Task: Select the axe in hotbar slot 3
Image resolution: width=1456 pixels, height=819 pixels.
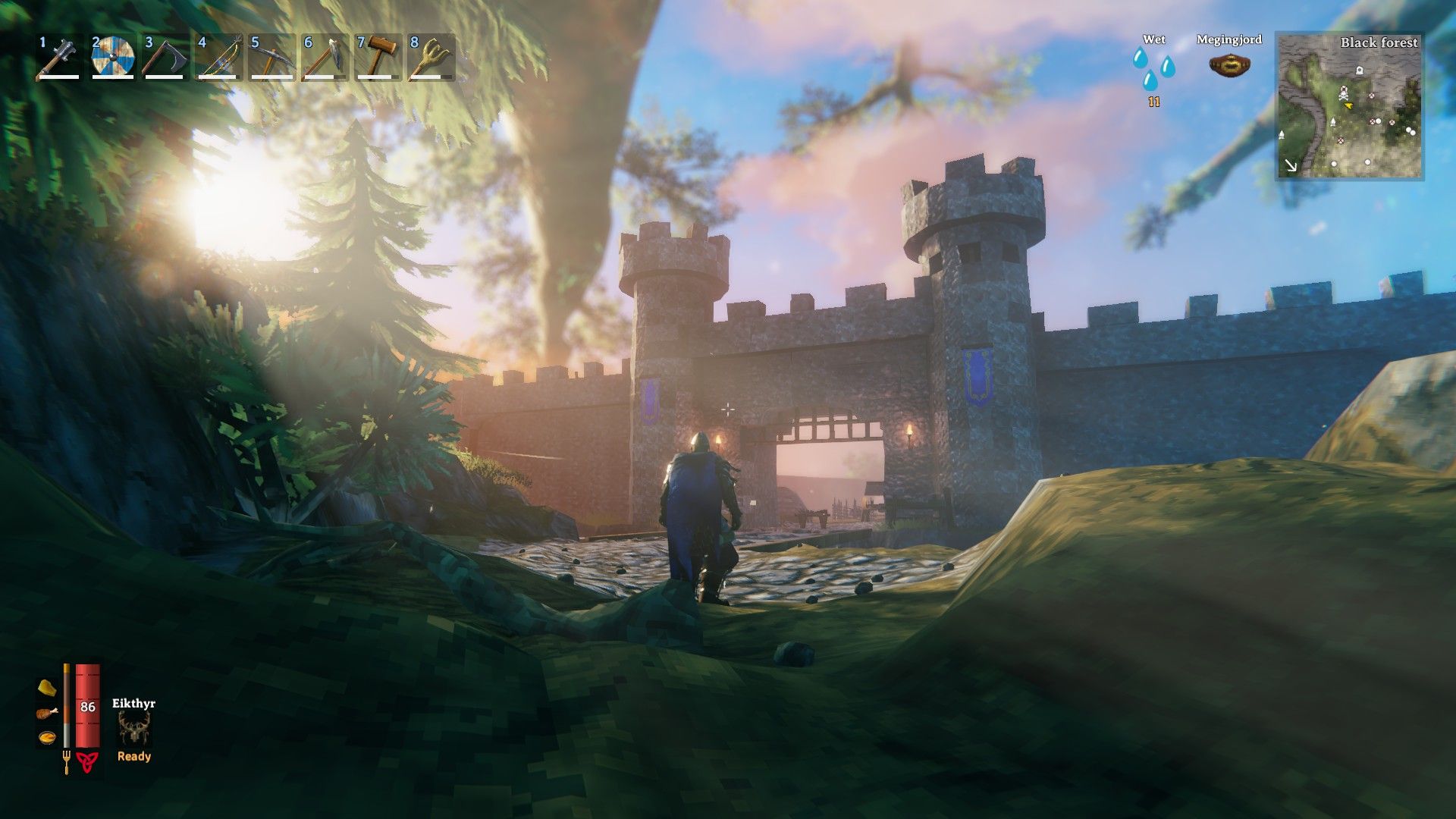Action: (x=165, y=58)
